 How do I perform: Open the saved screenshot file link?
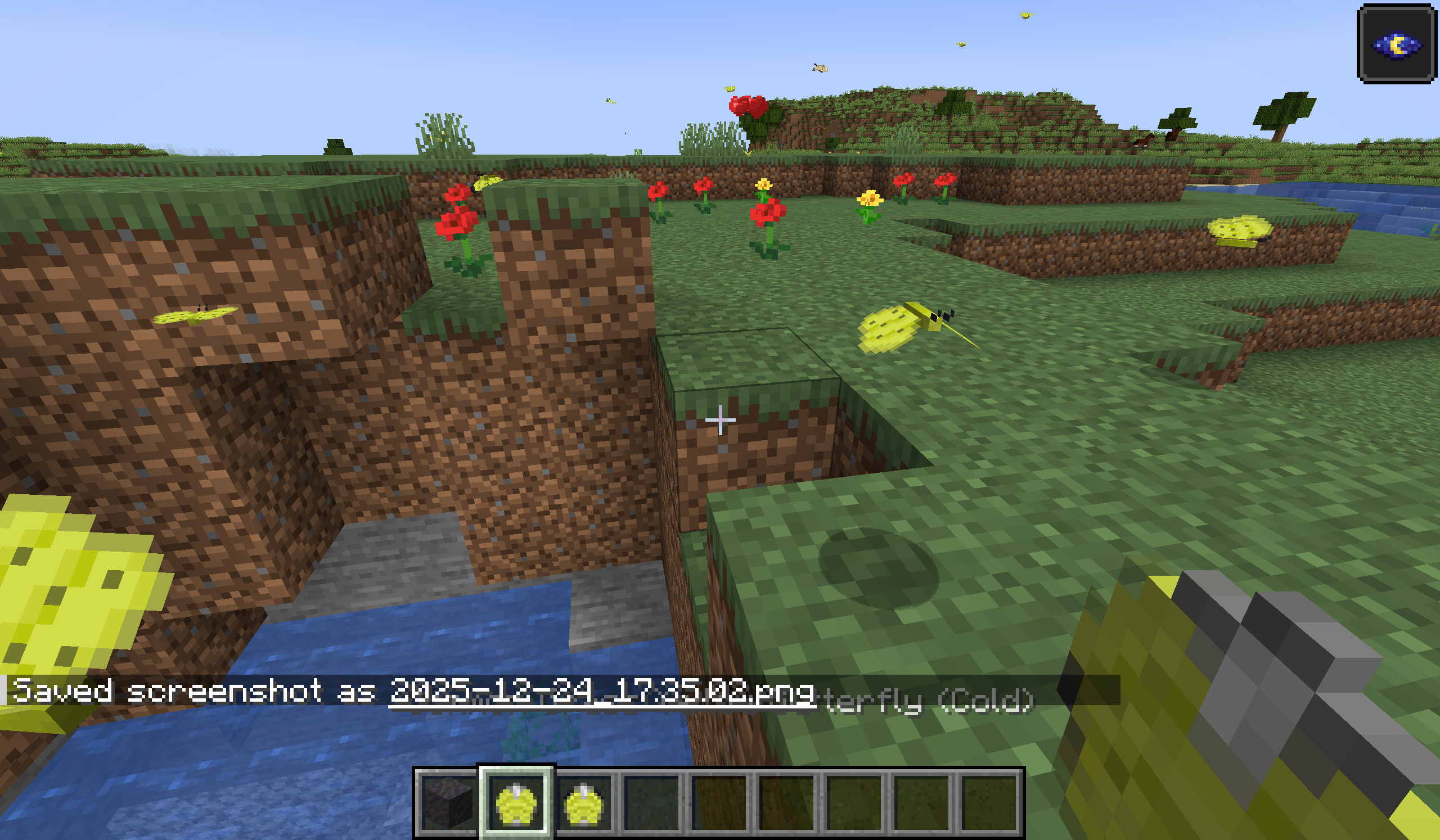602,692
